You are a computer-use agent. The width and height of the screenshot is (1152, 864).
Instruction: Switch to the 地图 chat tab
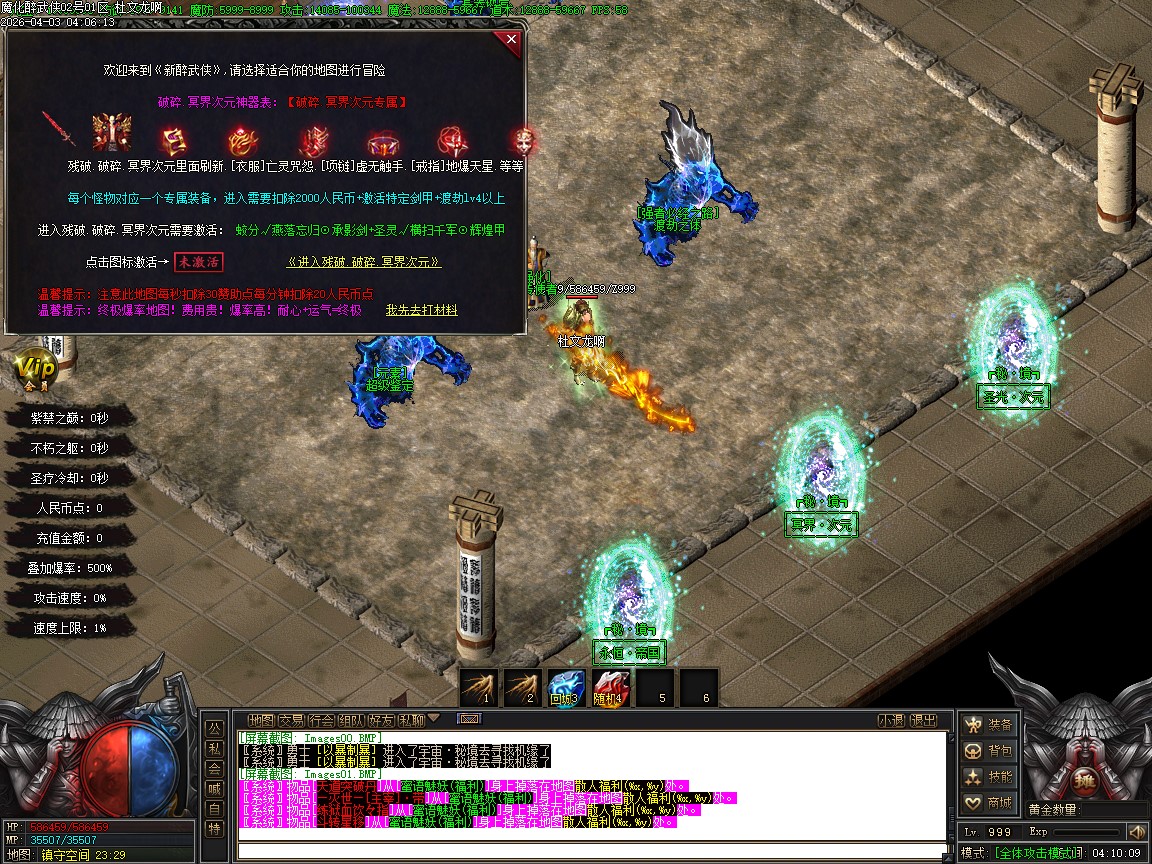[x=261, y=720]
